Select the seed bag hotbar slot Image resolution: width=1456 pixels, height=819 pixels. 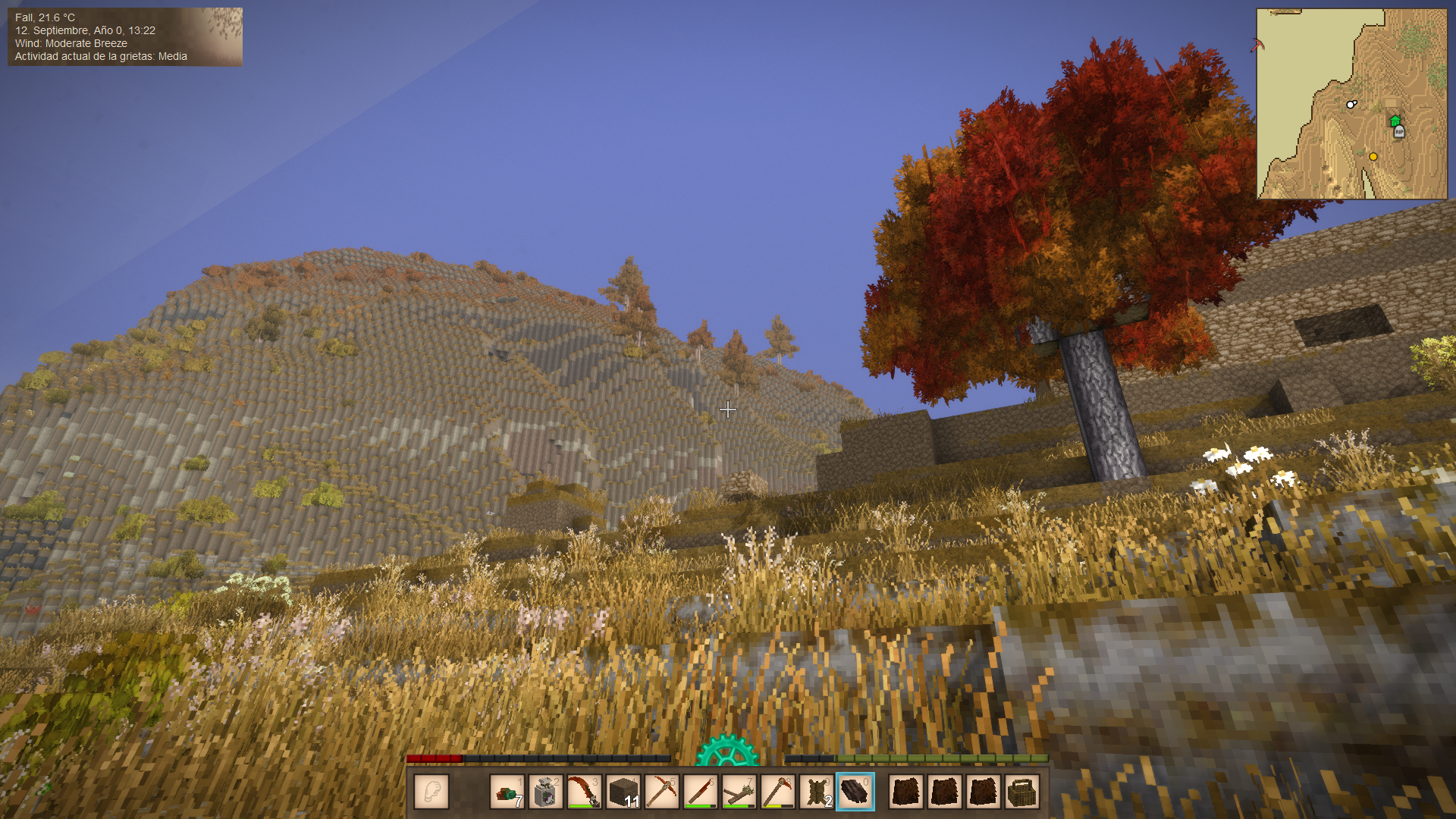545,792
